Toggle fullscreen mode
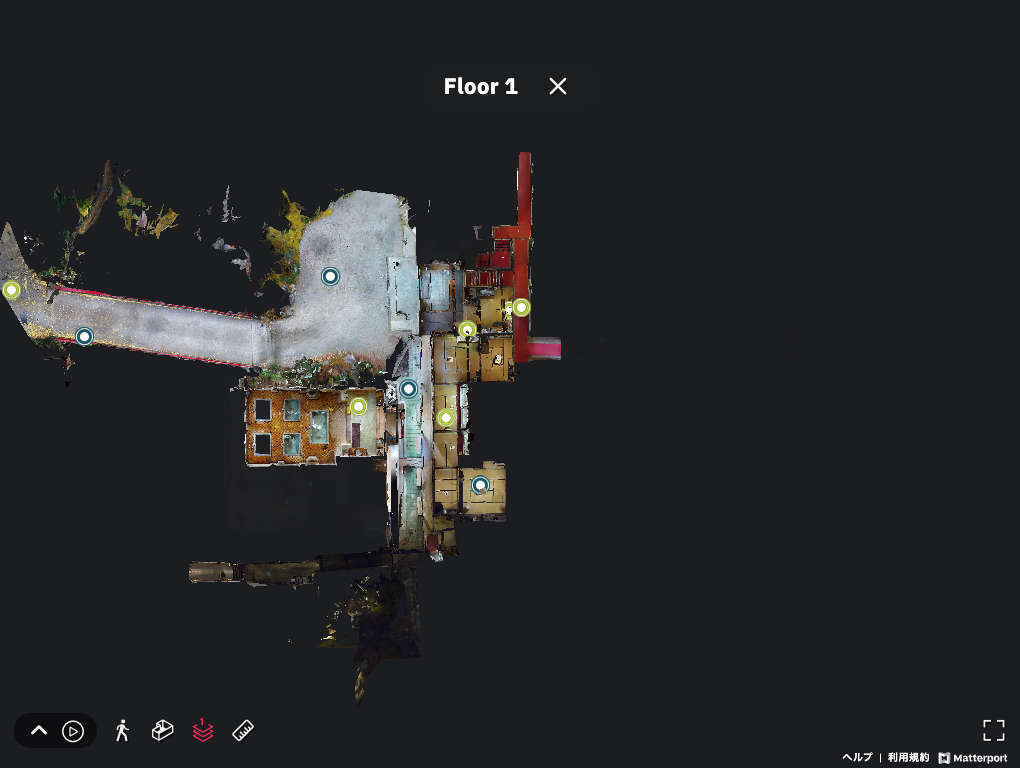The width and height of the screenshot is (1020, 768). 993,730
